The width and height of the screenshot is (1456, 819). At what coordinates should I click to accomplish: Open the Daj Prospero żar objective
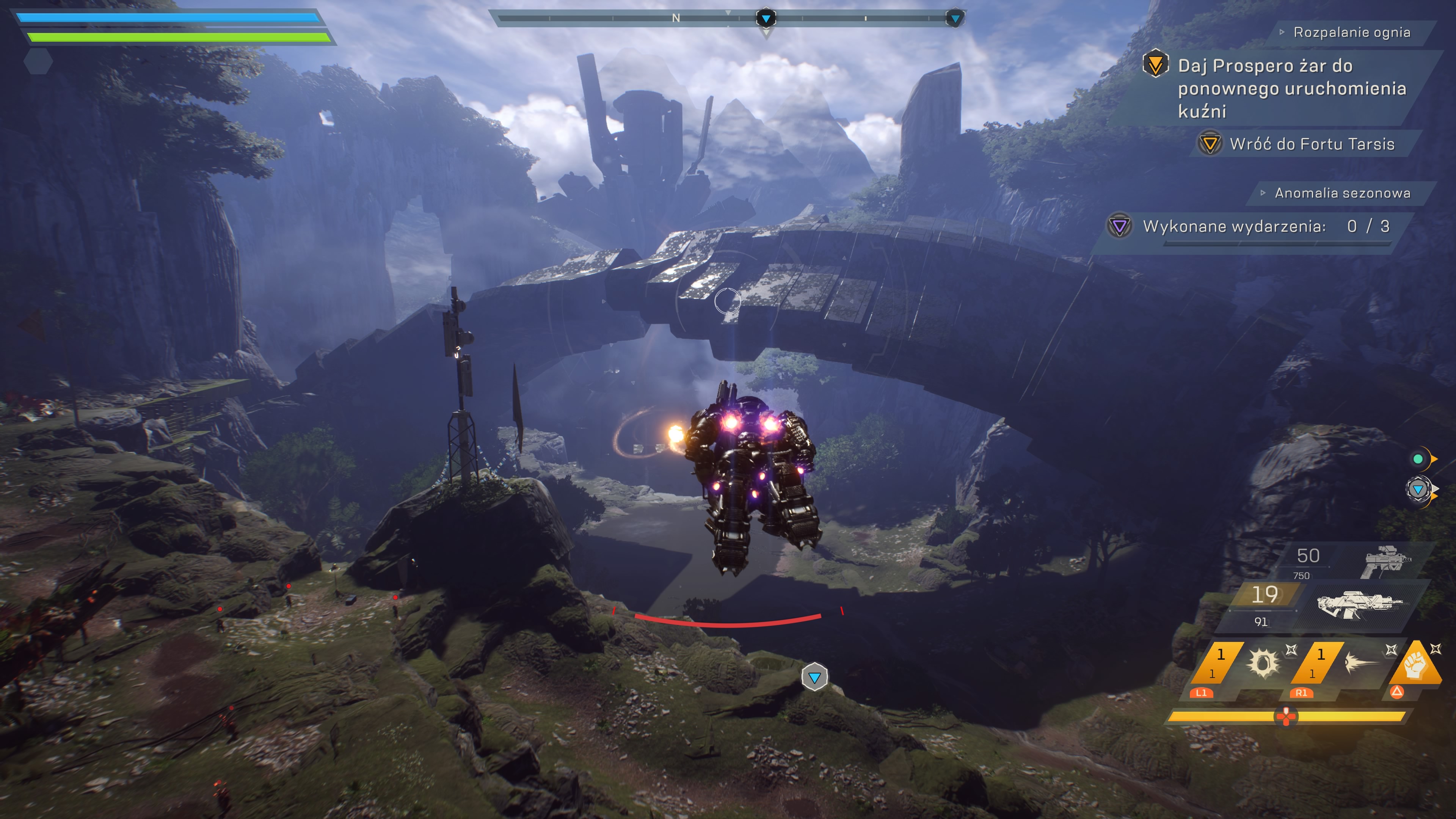pyautogui.click(x=1291, y=88)
